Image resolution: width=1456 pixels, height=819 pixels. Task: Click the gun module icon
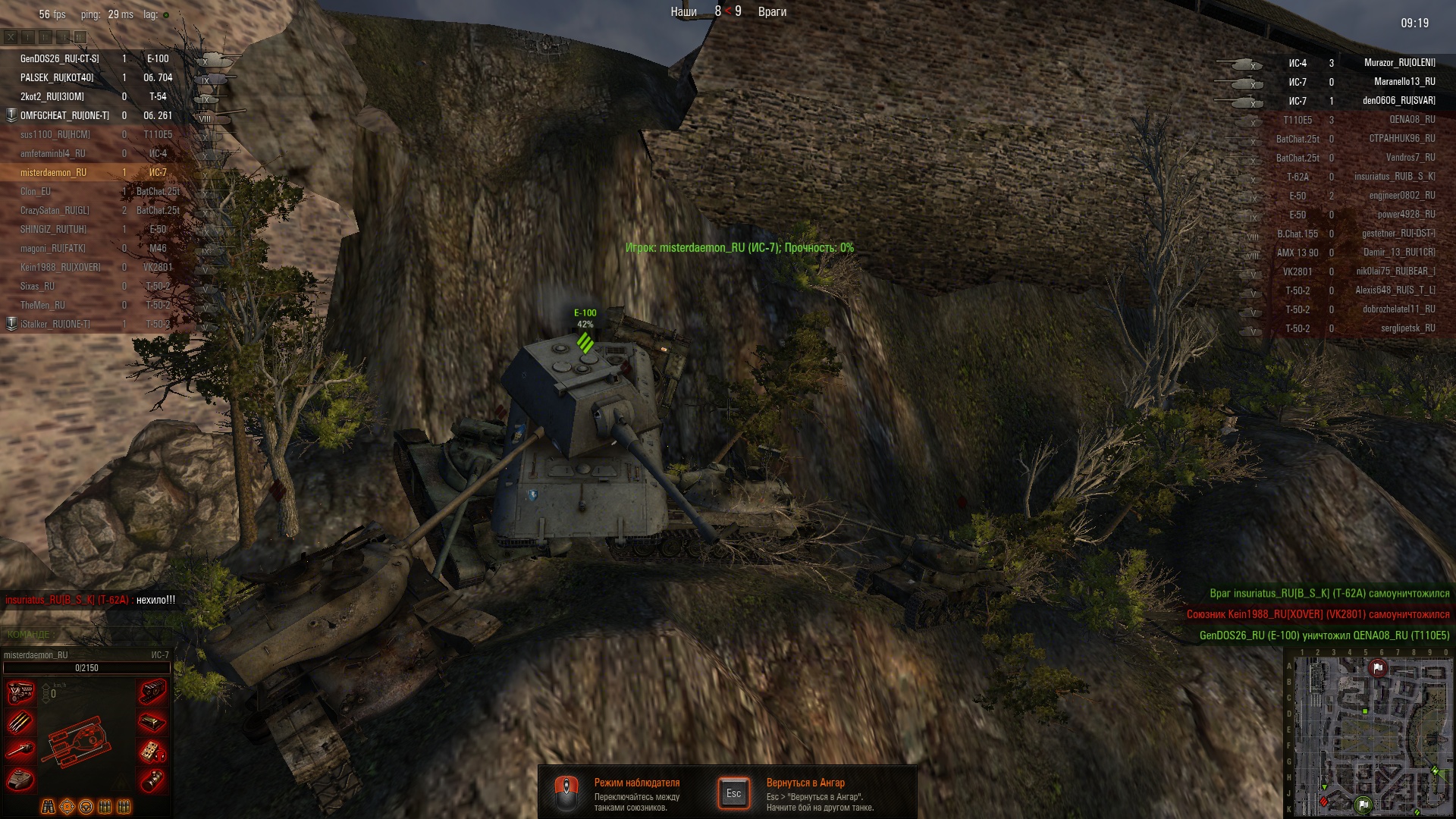tap(20, 751)
